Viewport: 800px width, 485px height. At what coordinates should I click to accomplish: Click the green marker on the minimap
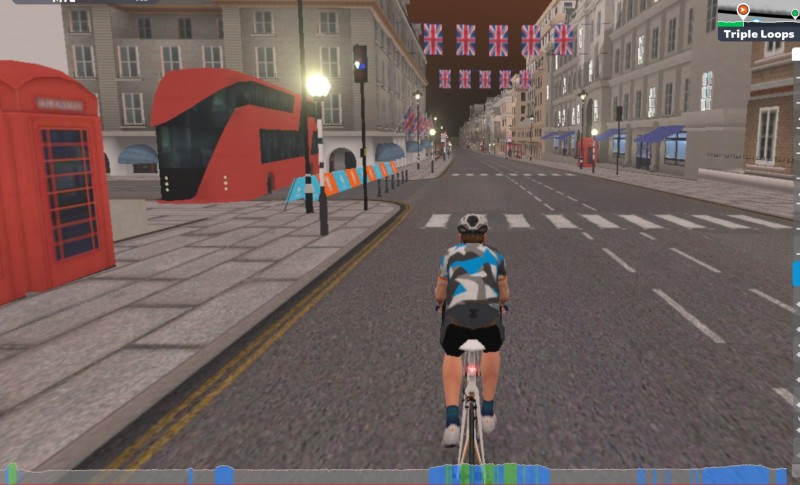(795, 14)
